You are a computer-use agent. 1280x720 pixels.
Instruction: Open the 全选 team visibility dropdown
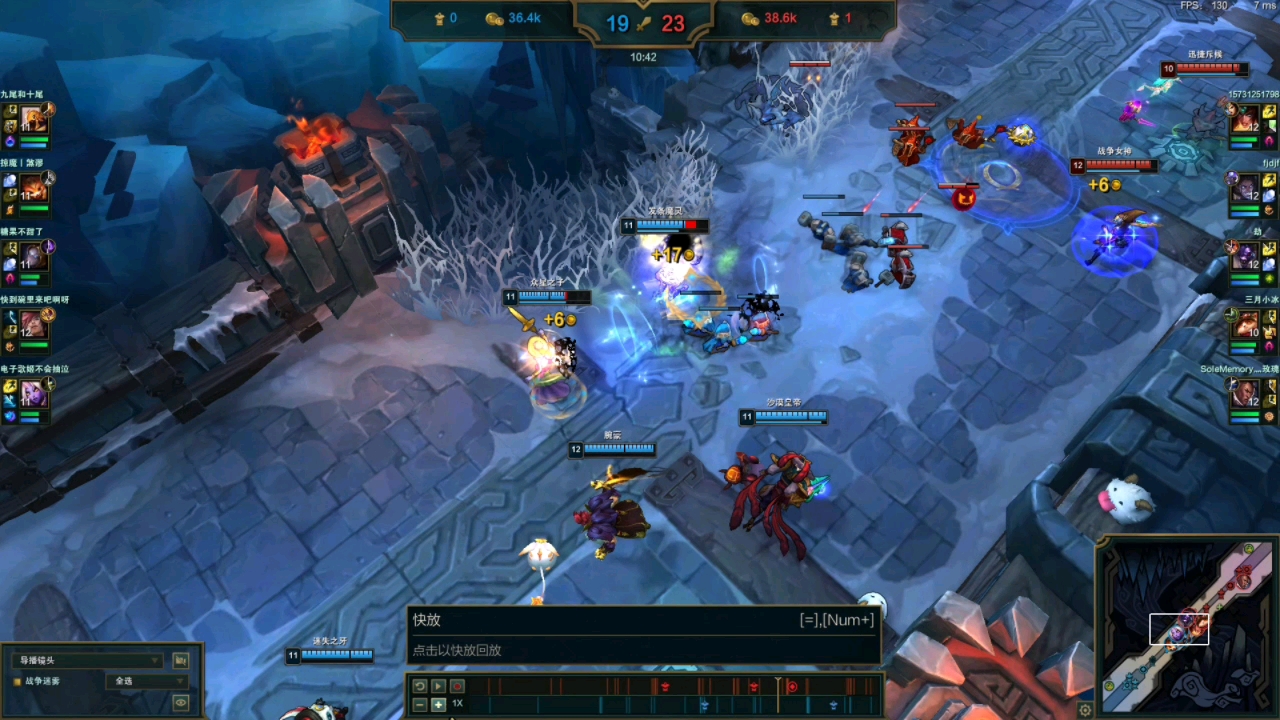point(146,681)
